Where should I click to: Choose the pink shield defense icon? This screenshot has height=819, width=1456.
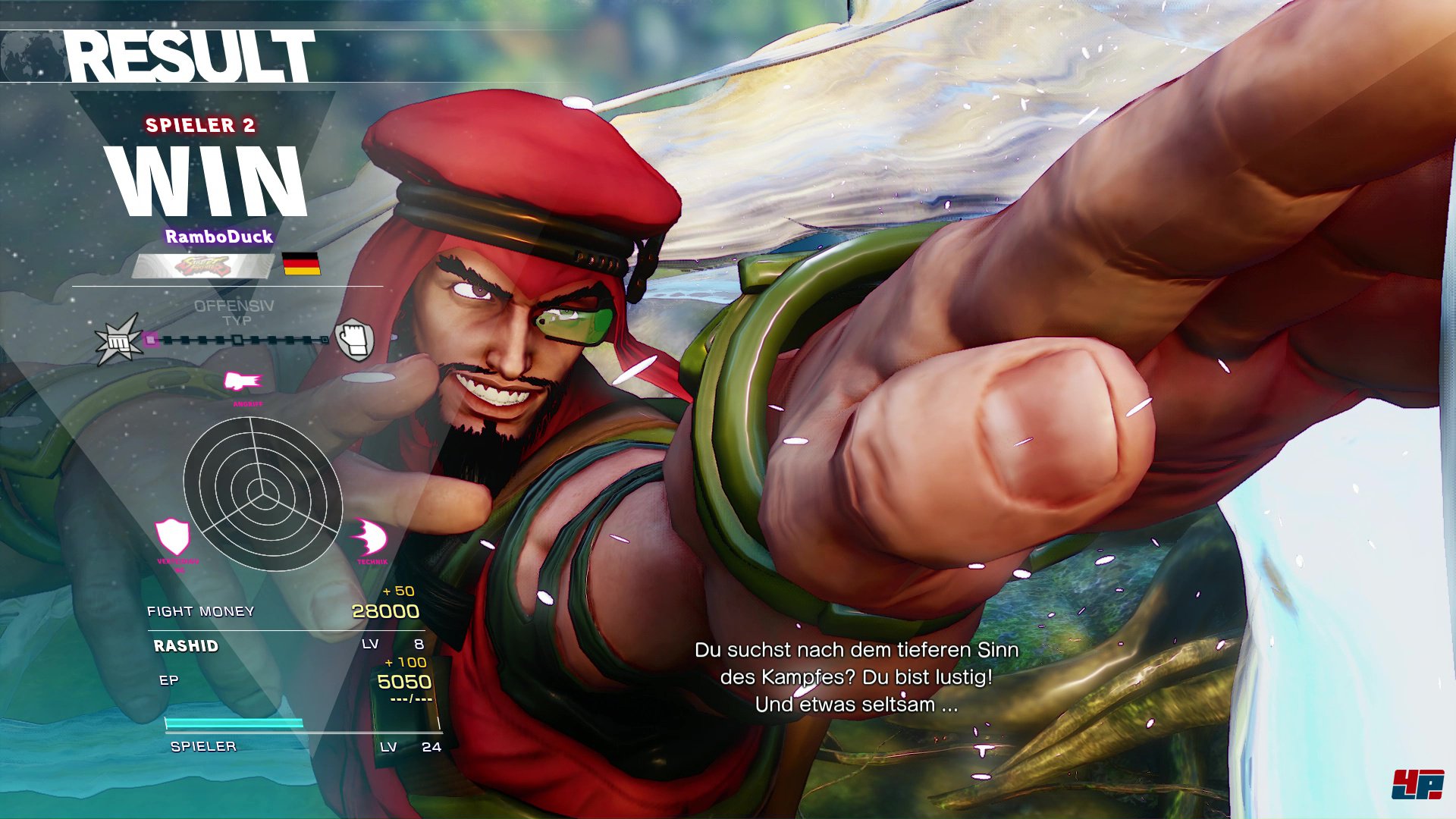(173, 537)
